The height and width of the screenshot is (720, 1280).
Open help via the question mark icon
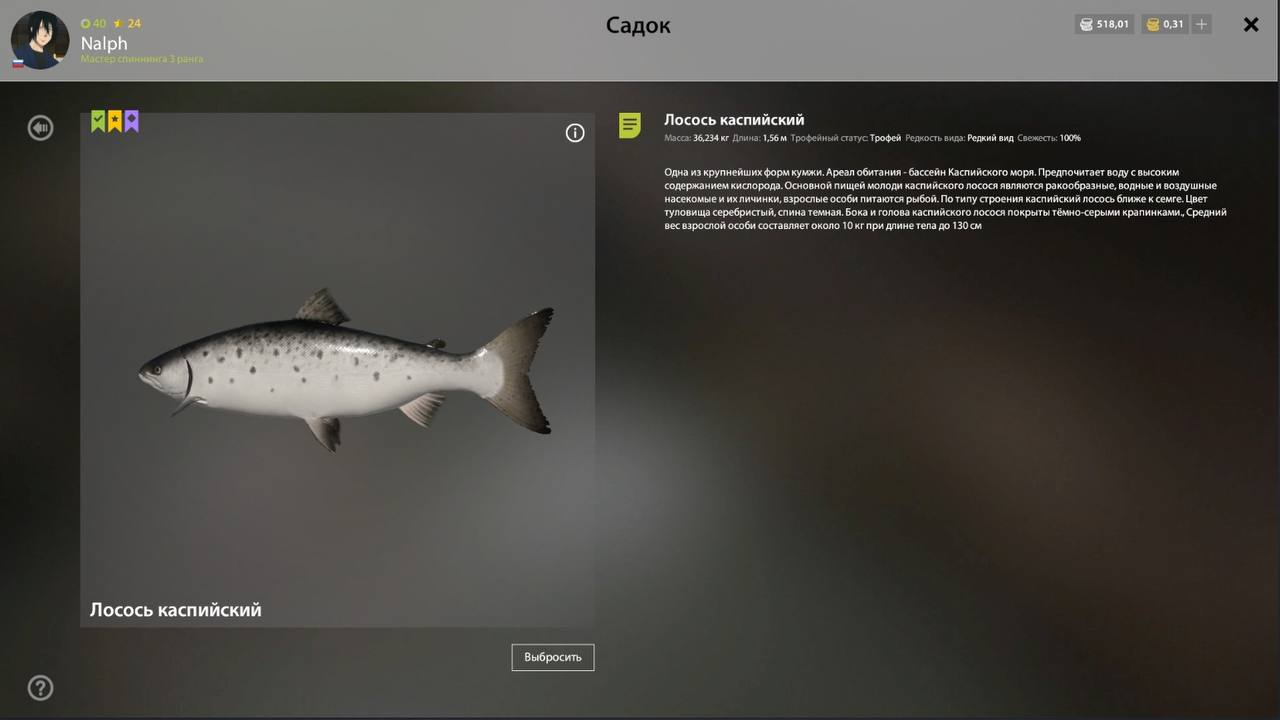click(x=40, y=688)
